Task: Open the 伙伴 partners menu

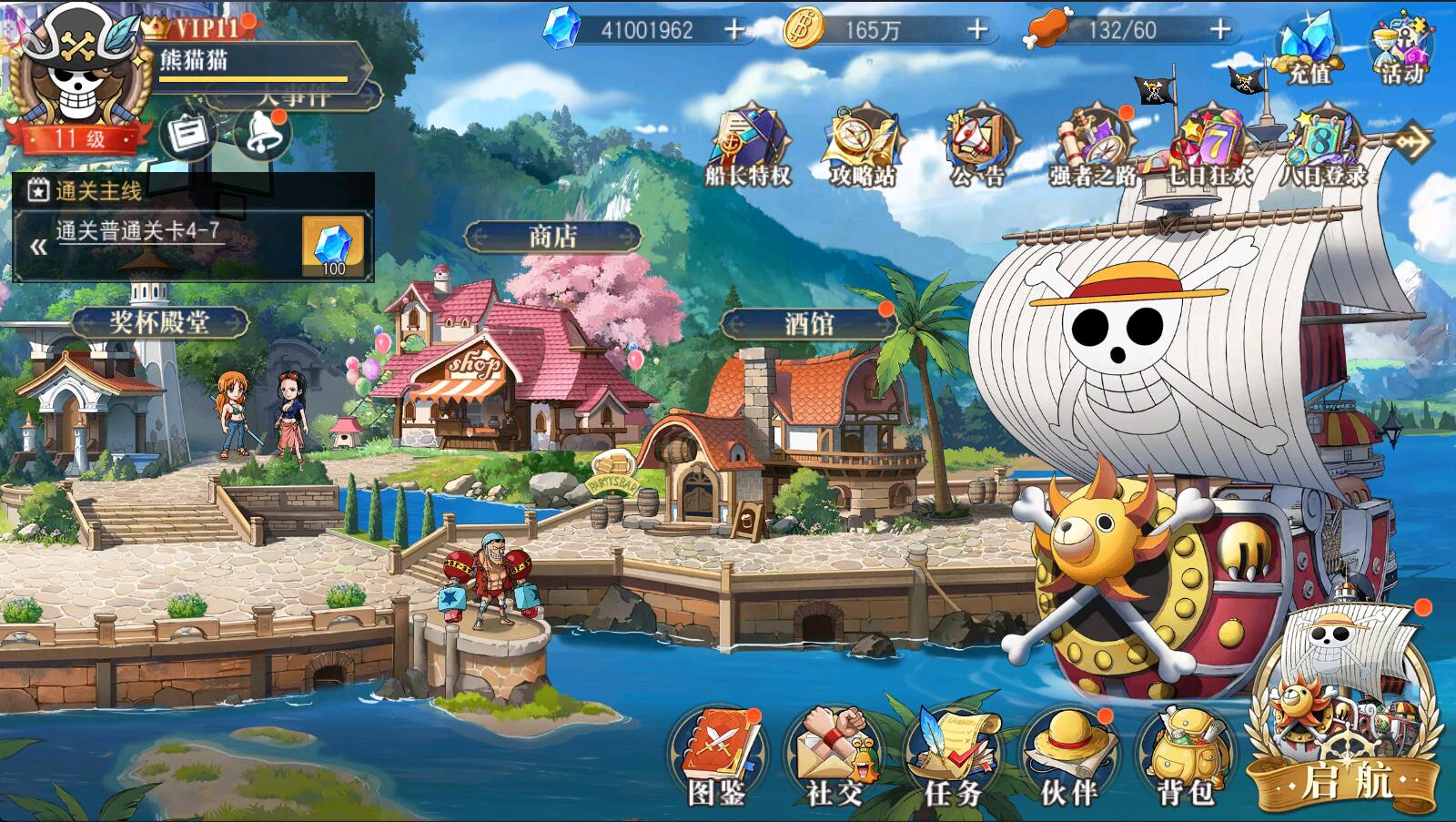Action: 1068,756
